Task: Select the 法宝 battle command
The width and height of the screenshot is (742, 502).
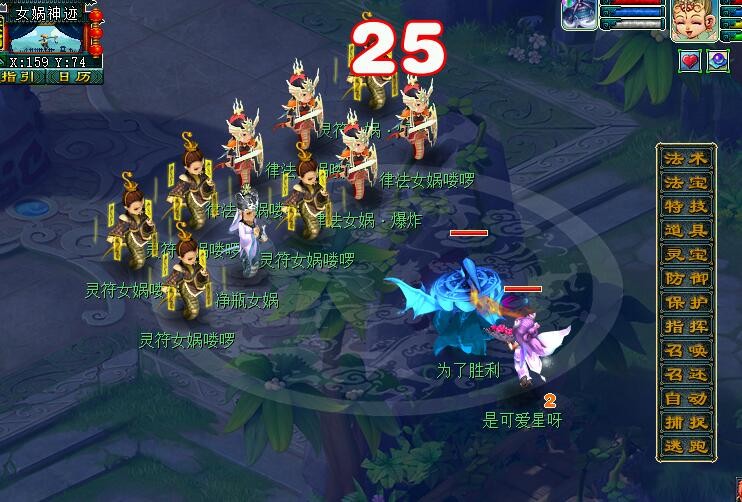Action: click(686, 183)
